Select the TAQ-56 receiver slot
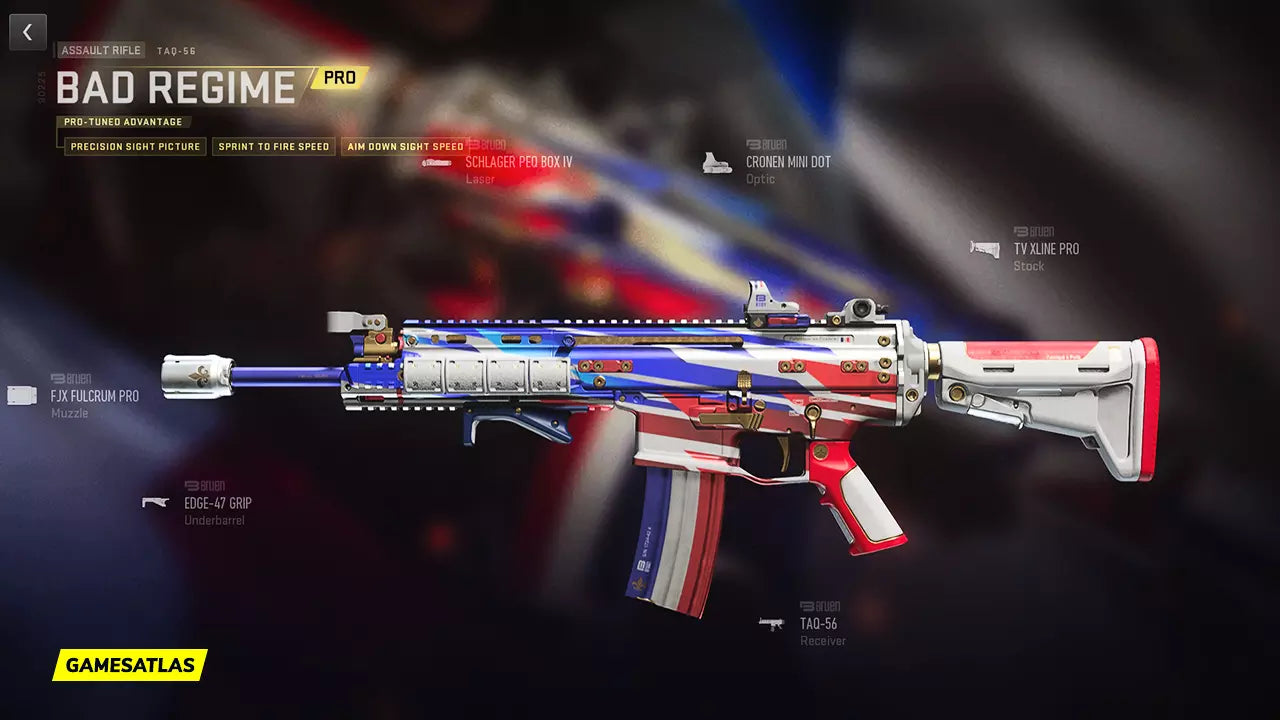 tap(818, 623)
